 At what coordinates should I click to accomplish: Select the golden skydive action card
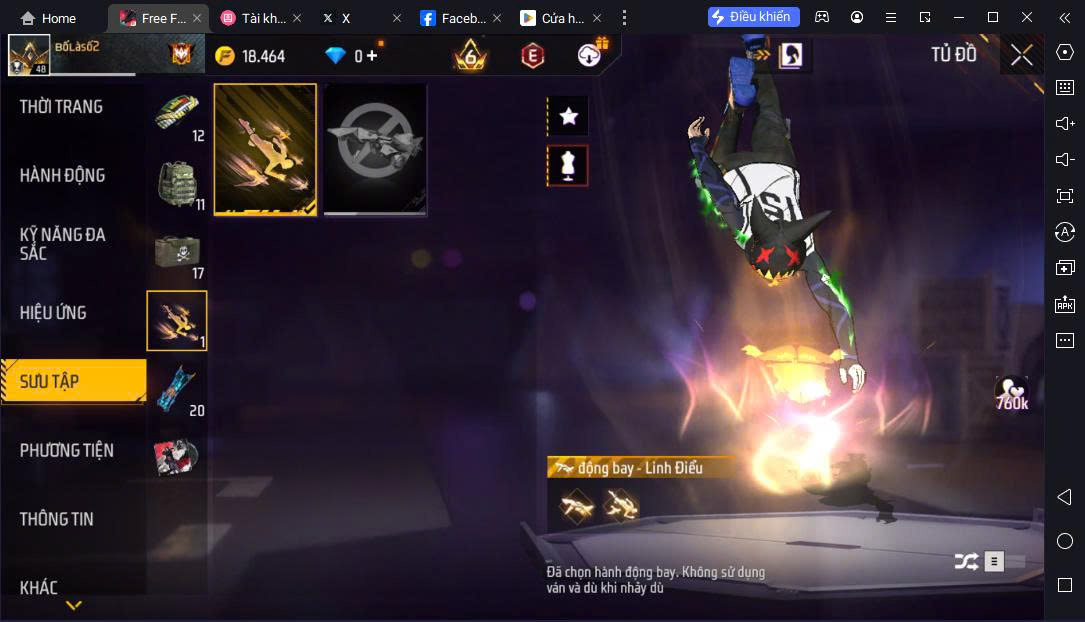[265, 149]
